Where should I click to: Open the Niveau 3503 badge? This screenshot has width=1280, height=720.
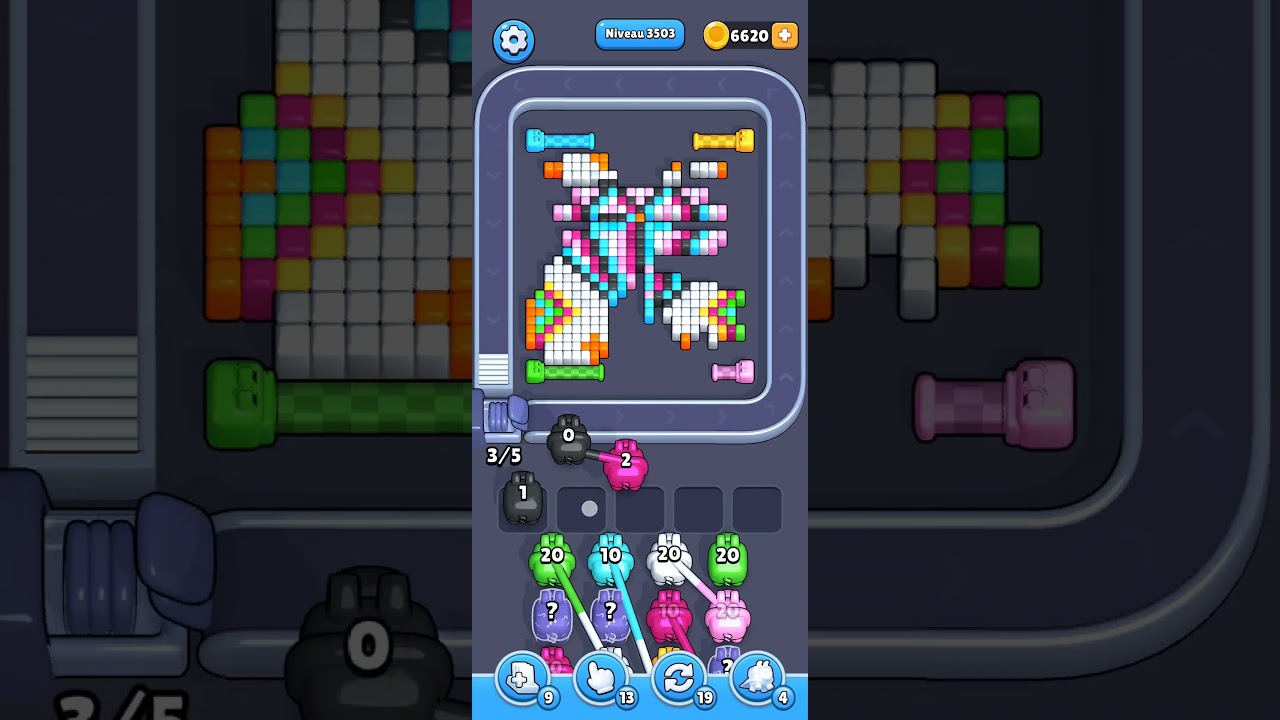click(640, 34)
